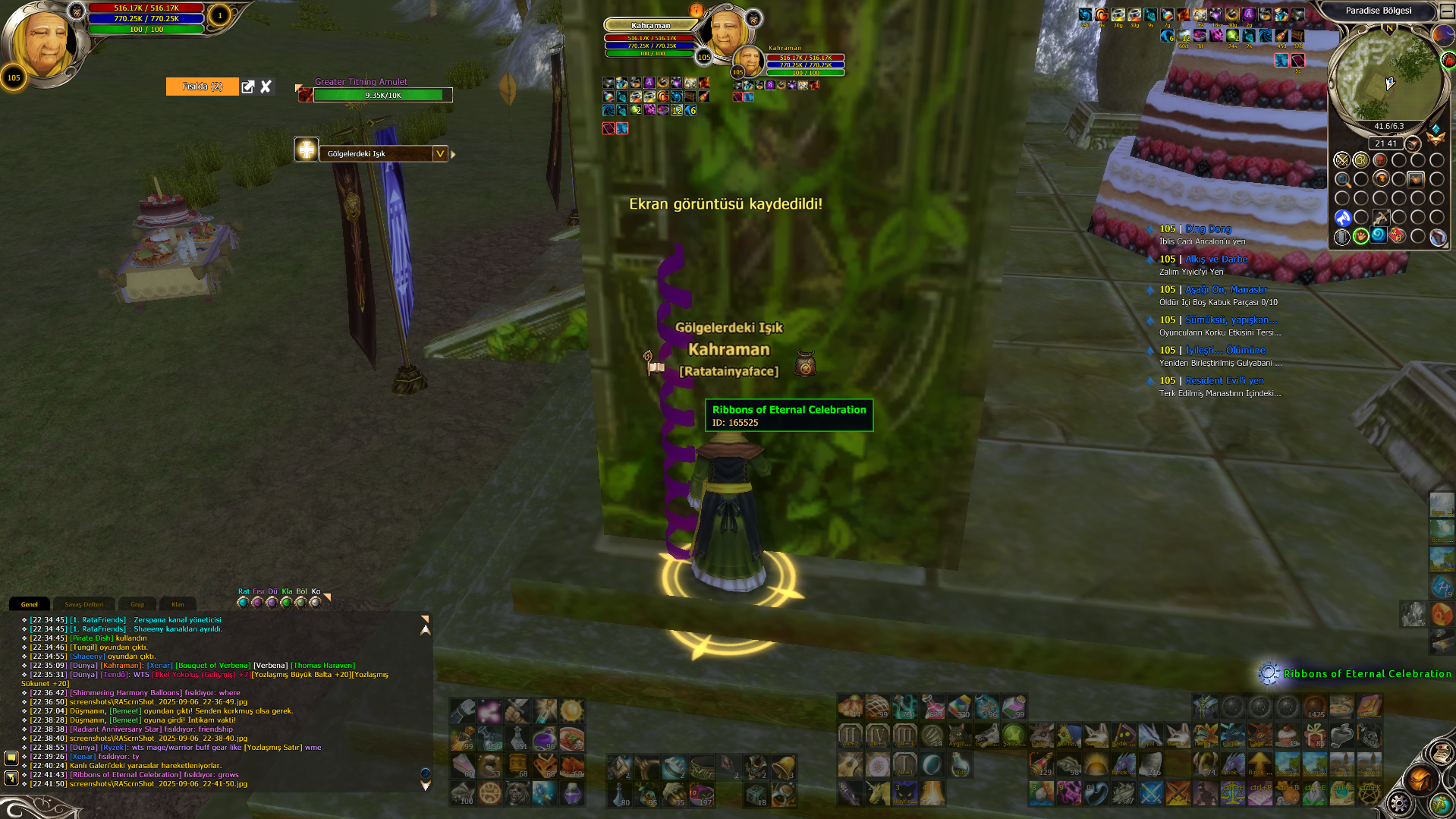Click the crossed swords minimap button
The image size is (1456, 819).
[x=1341, y=160]
